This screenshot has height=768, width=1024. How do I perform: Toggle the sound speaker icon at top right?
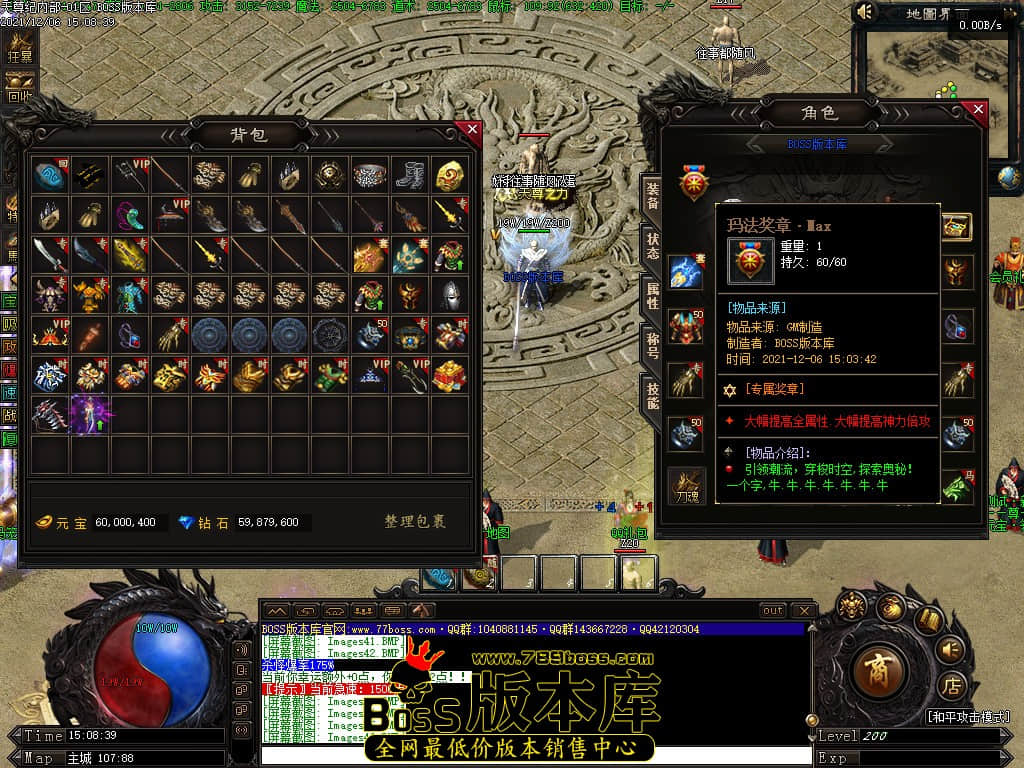[866, 13]
